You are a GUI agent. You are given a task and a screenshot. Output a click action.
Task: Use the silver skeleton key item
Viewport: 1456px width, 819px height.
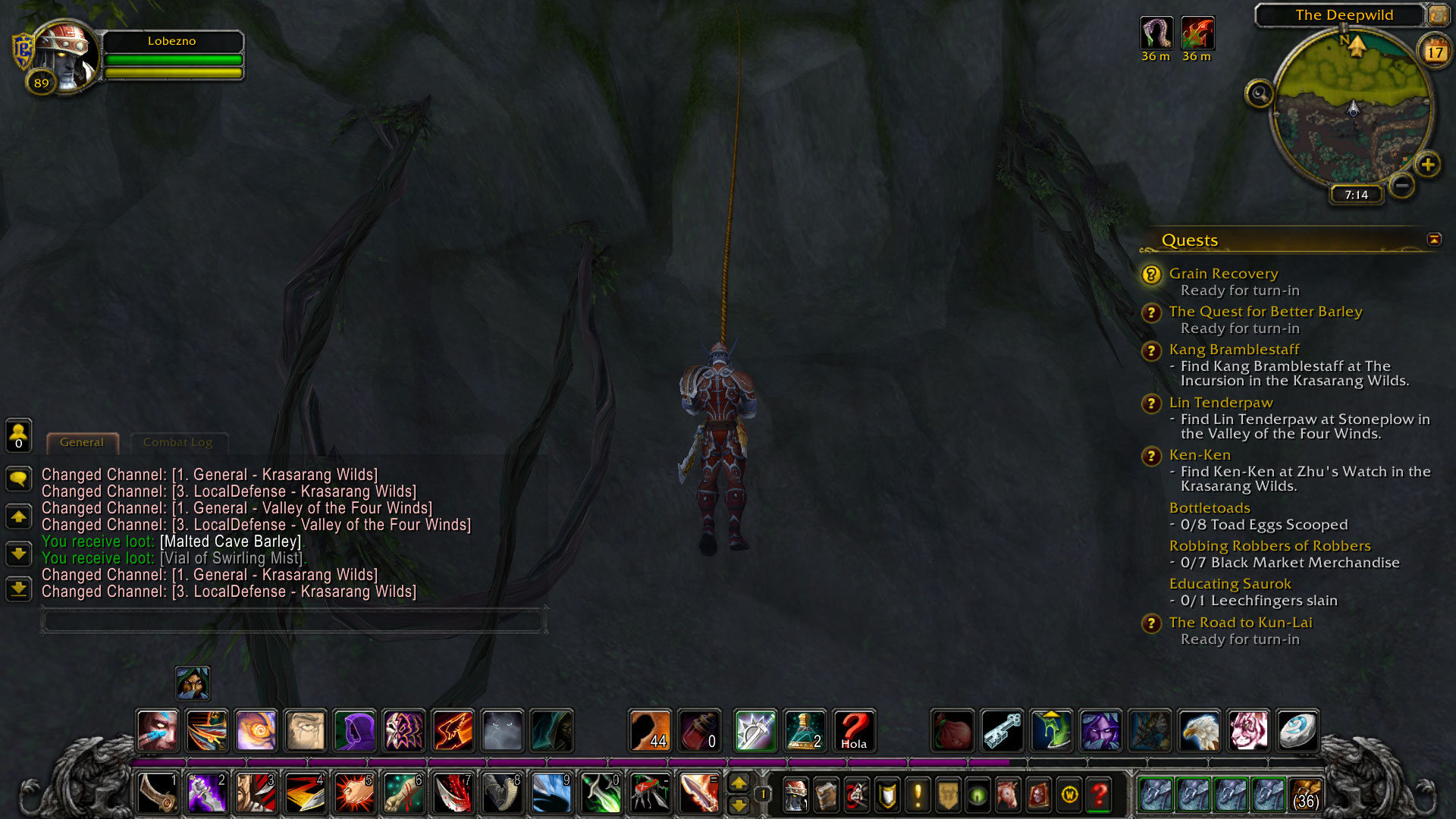(x=1003, y=731)
